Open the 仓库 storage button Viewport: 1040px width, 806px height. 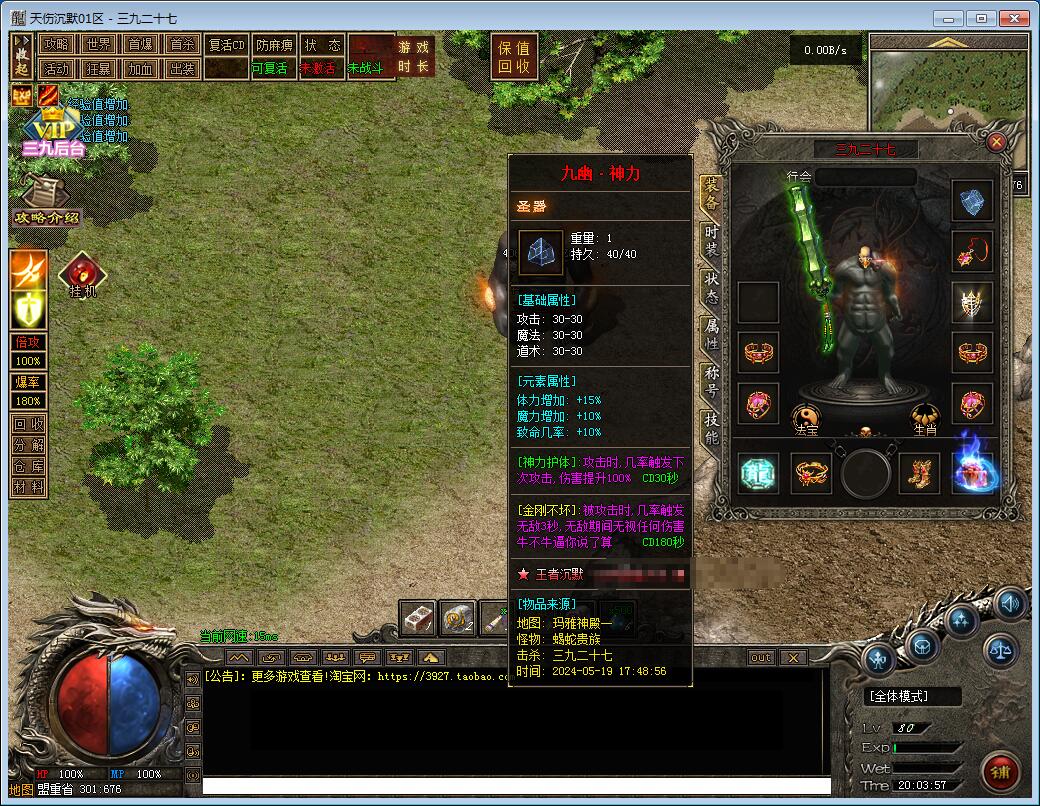(29, 466)
